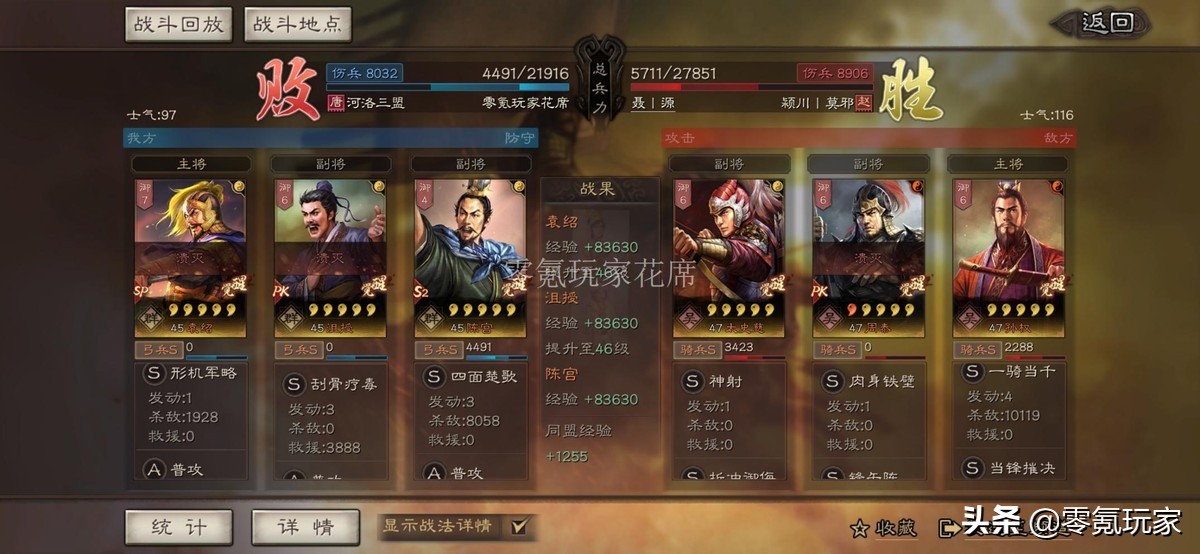
Task: Open the 统计 statistics panel
Action: pyautogui.click(x=178, y=526)
